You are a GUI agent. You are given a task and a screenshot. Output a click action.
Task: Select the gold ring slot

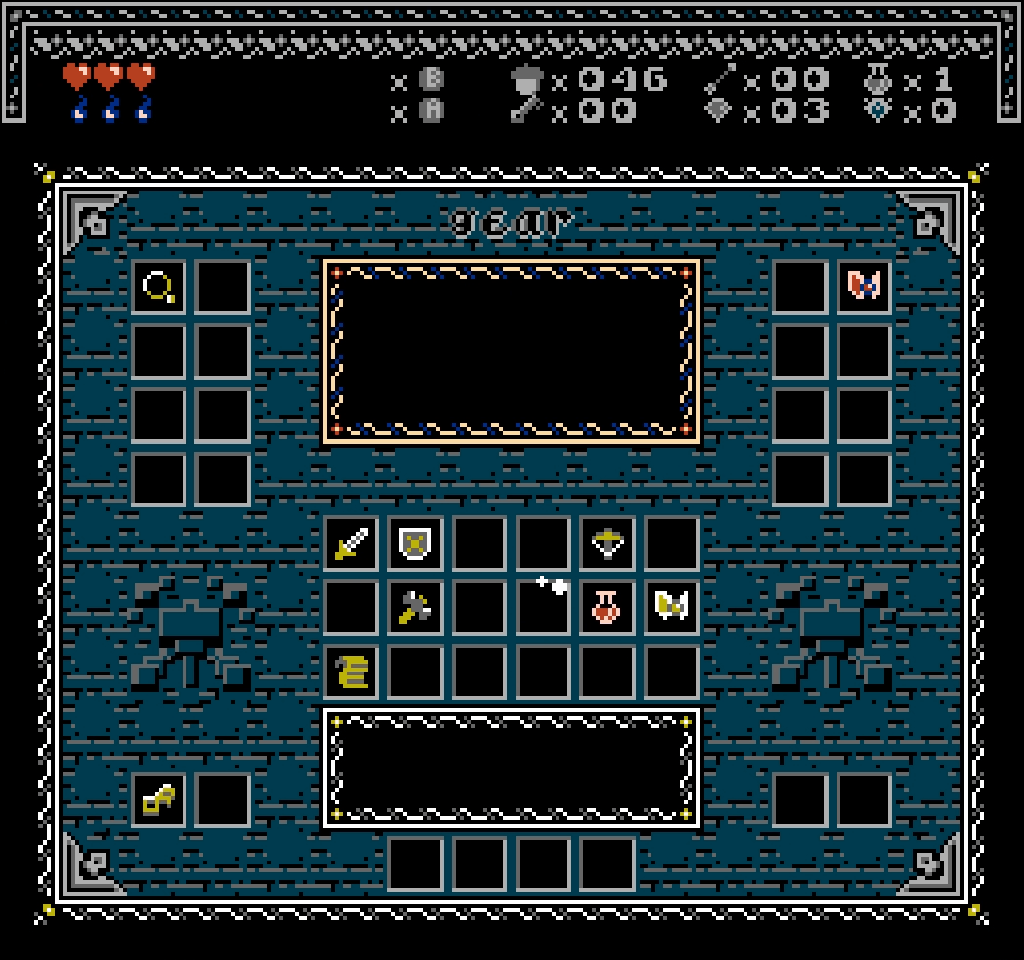pos(159,288)
